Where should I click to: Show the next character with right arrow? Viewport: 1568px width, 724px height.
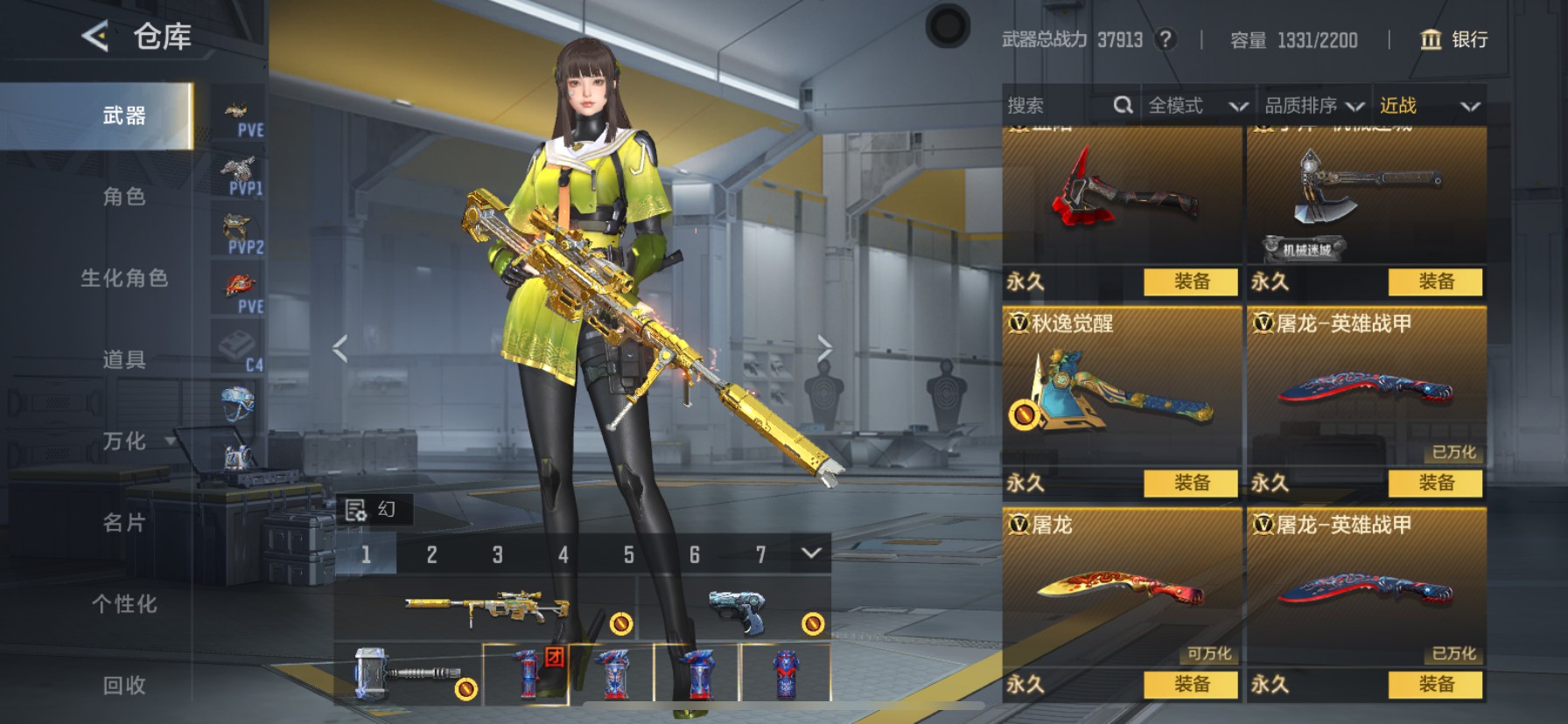824,349
